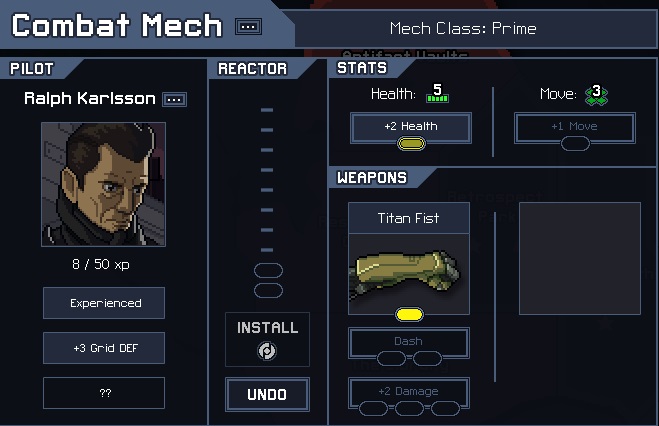This screenshot has width=659, height=426.
Task: Power the +2 Damage weapon upgrade
Action: [408, 393]
